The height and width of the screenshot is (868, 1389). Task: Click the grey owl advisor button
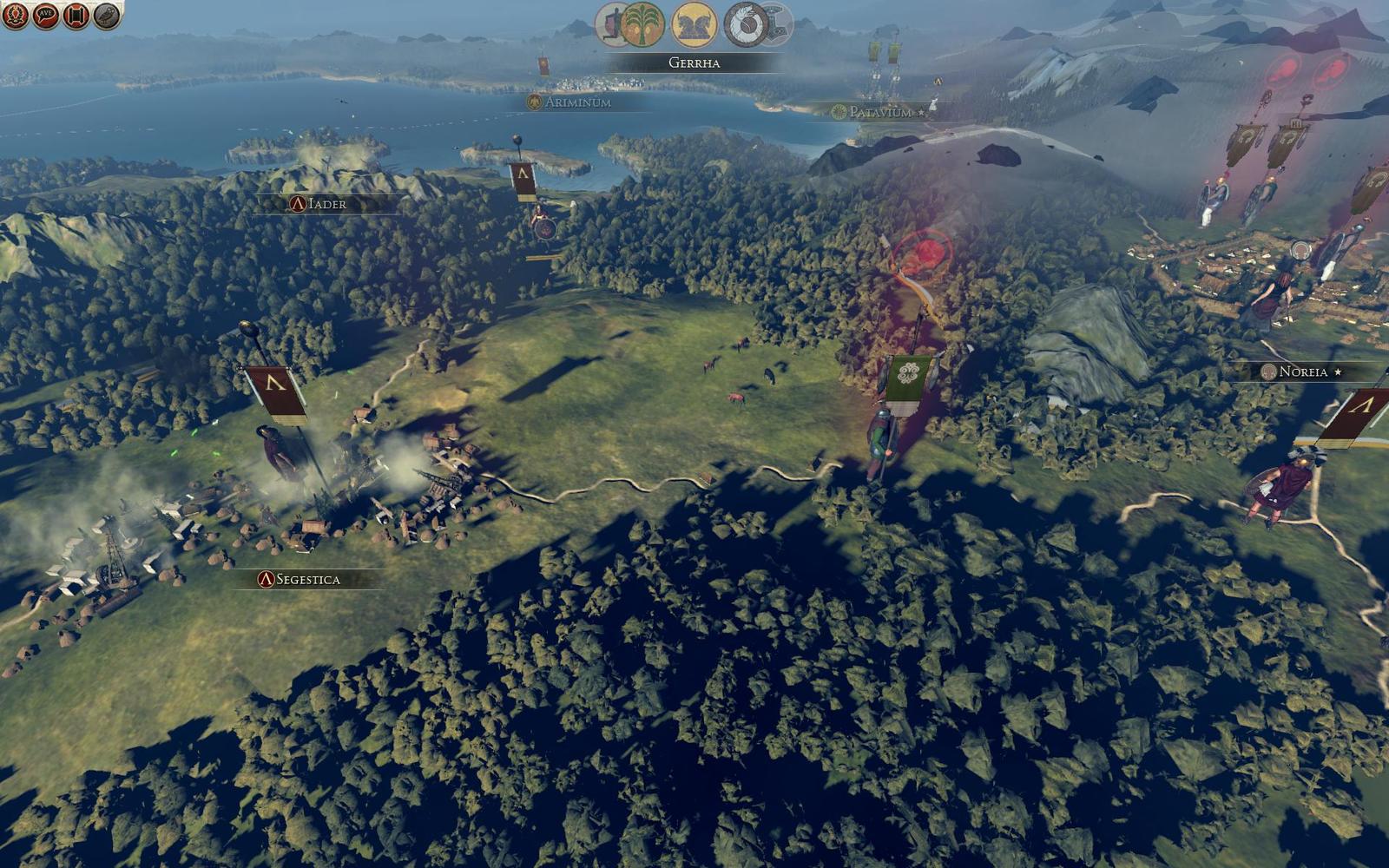(x=107, y=15)
